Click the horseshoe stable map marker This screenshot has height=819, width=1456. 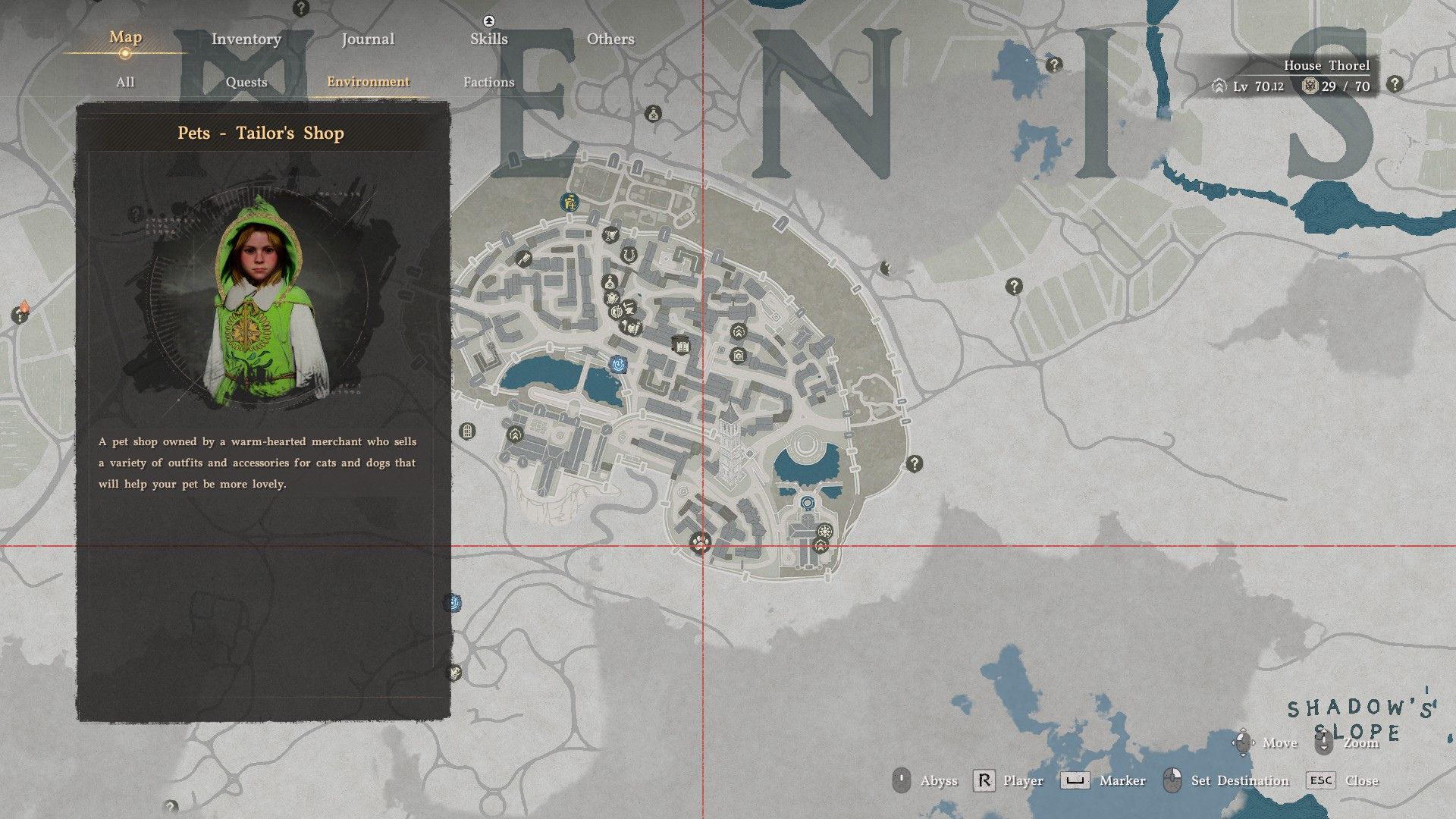pos(629,255)
